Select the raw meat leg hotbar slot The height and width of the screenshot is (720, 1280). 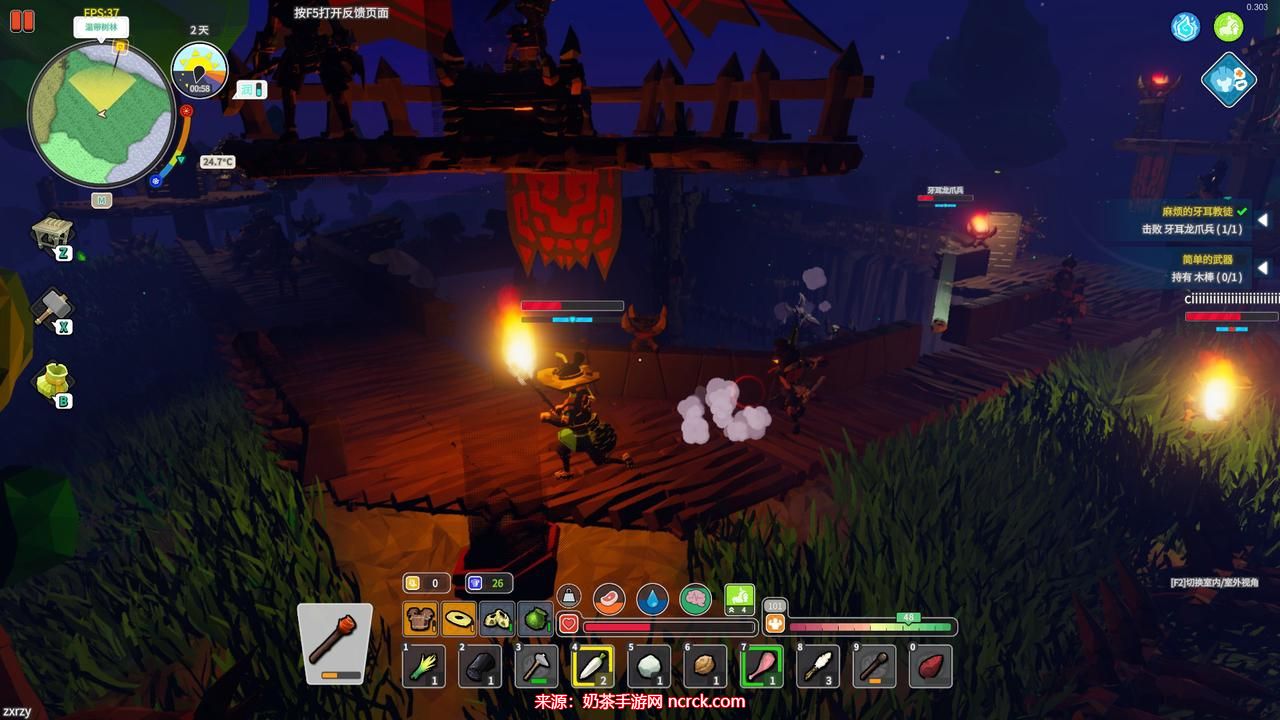point(761,666)
